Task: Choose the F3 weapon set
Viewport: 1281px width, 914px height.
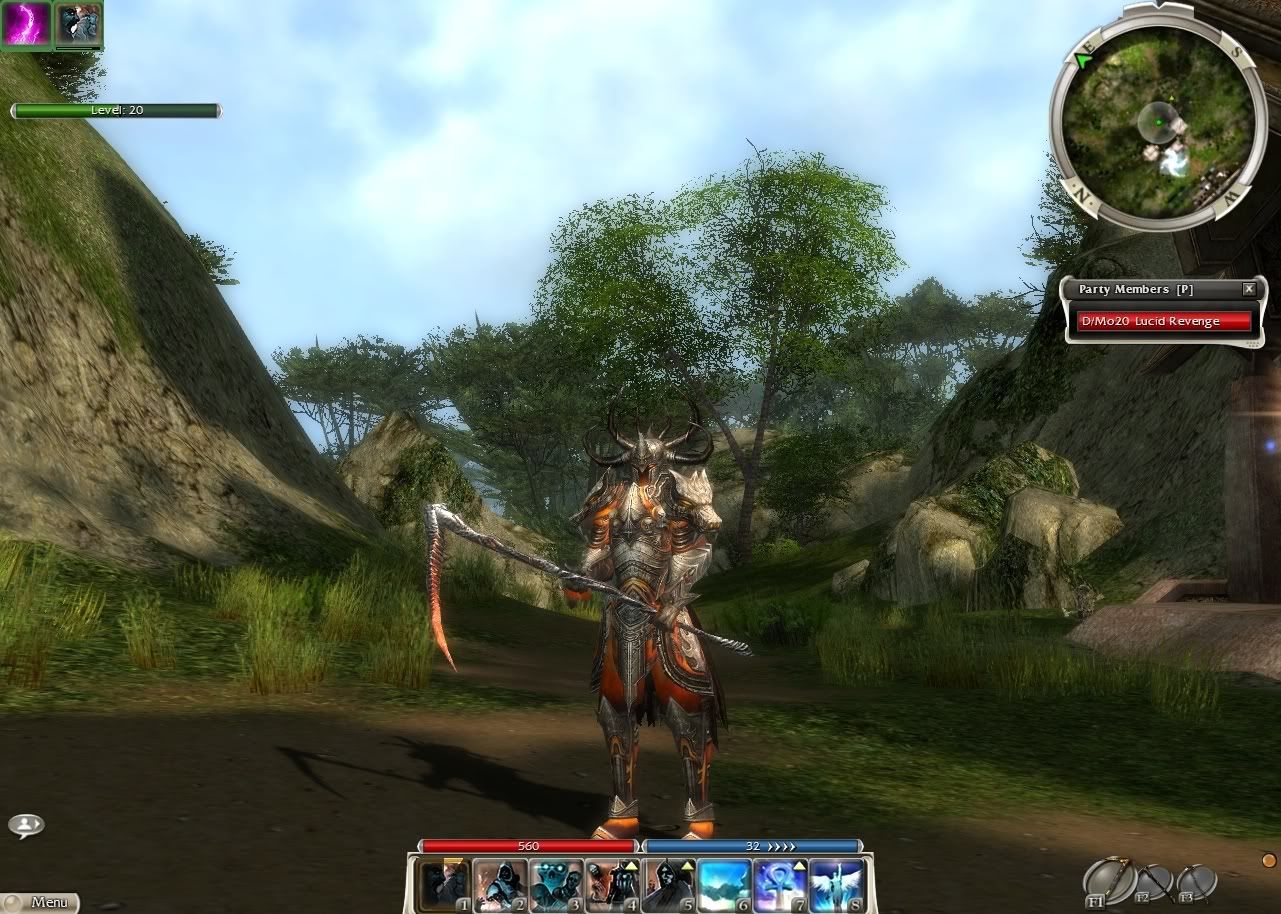Action: (x=1195, y=883)
